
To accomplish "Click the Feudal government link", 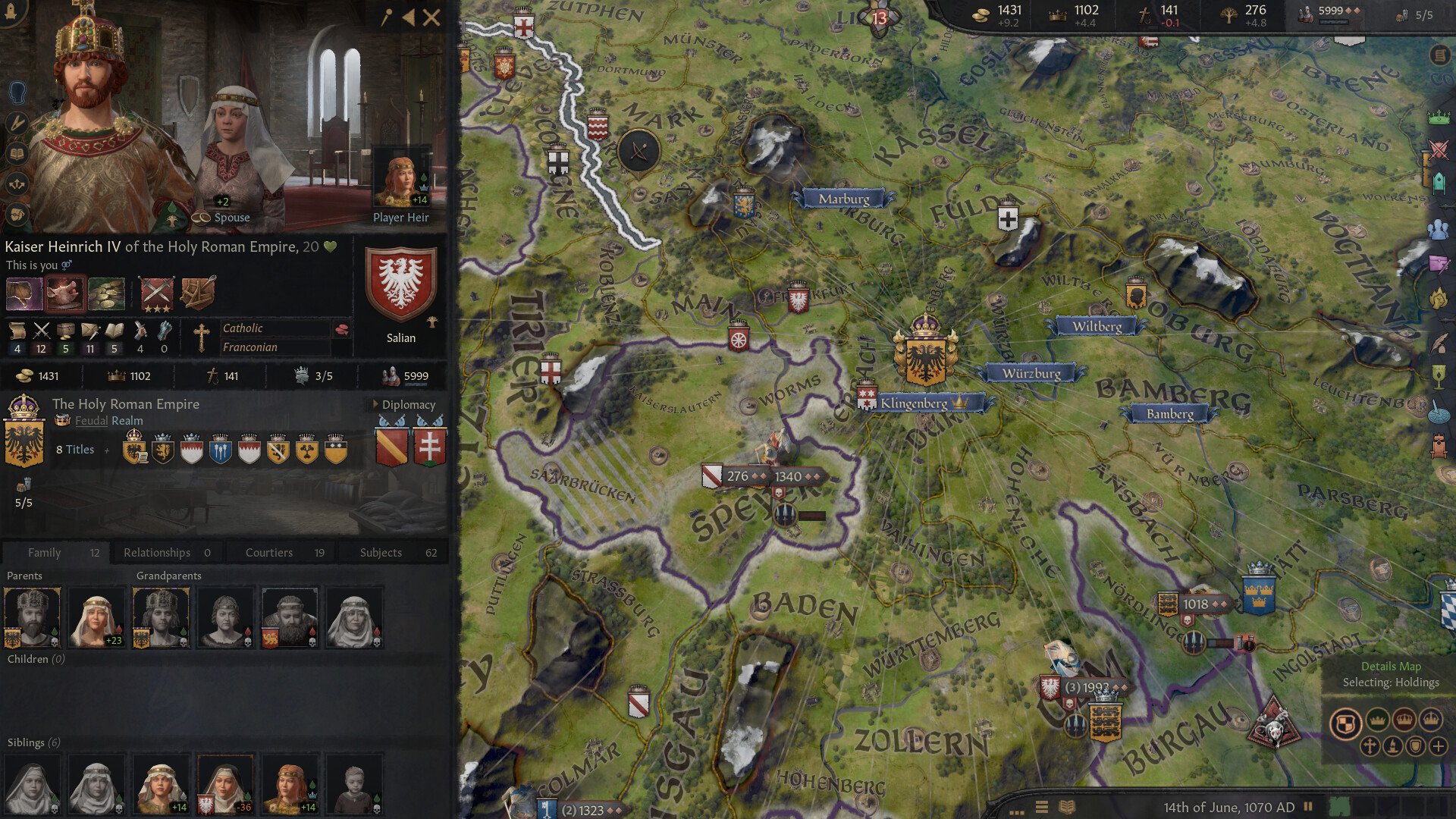I will coord(90,420).
